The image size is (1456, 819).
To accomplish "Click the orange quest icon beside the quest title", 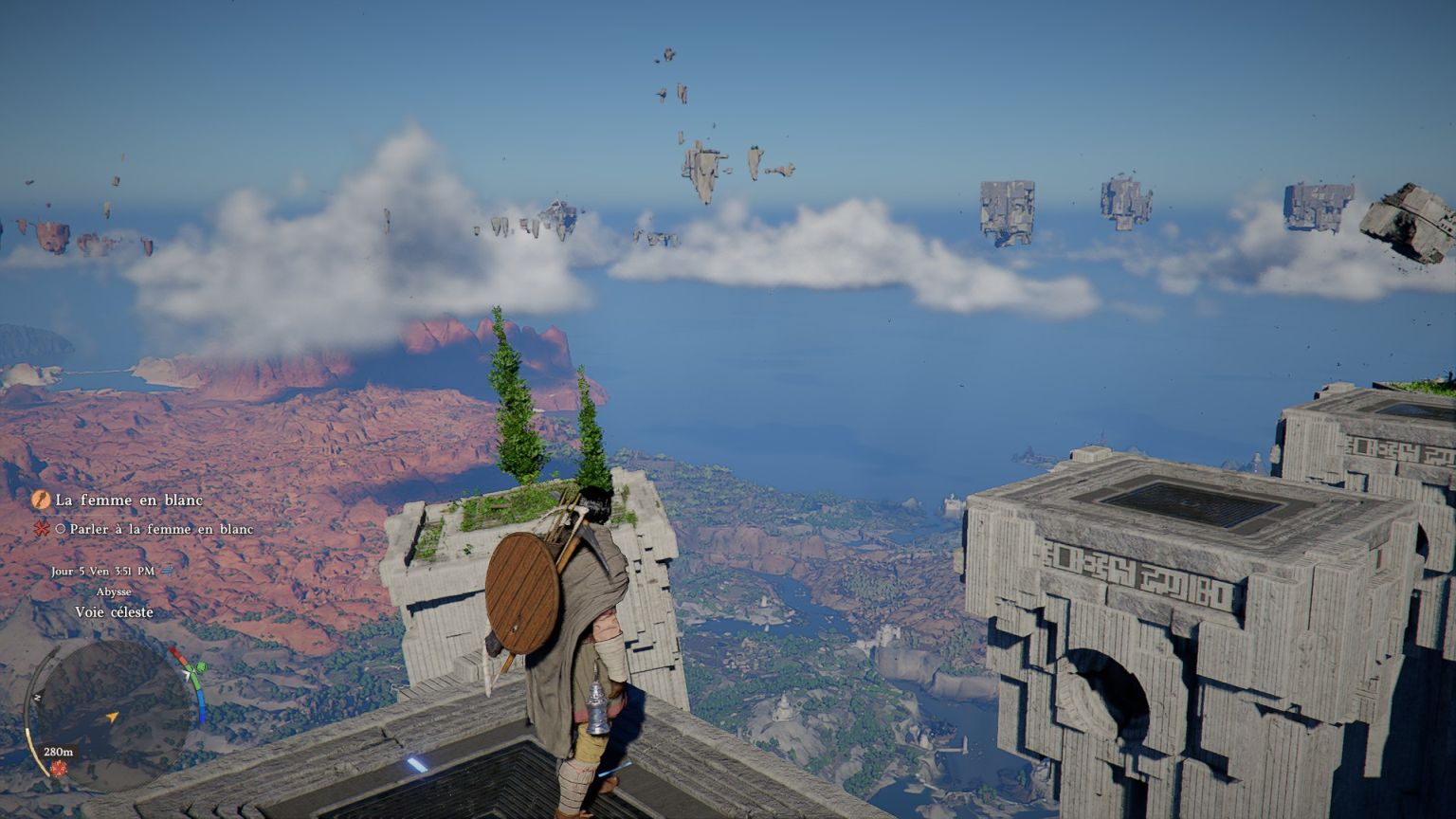I will pos(41,500).
